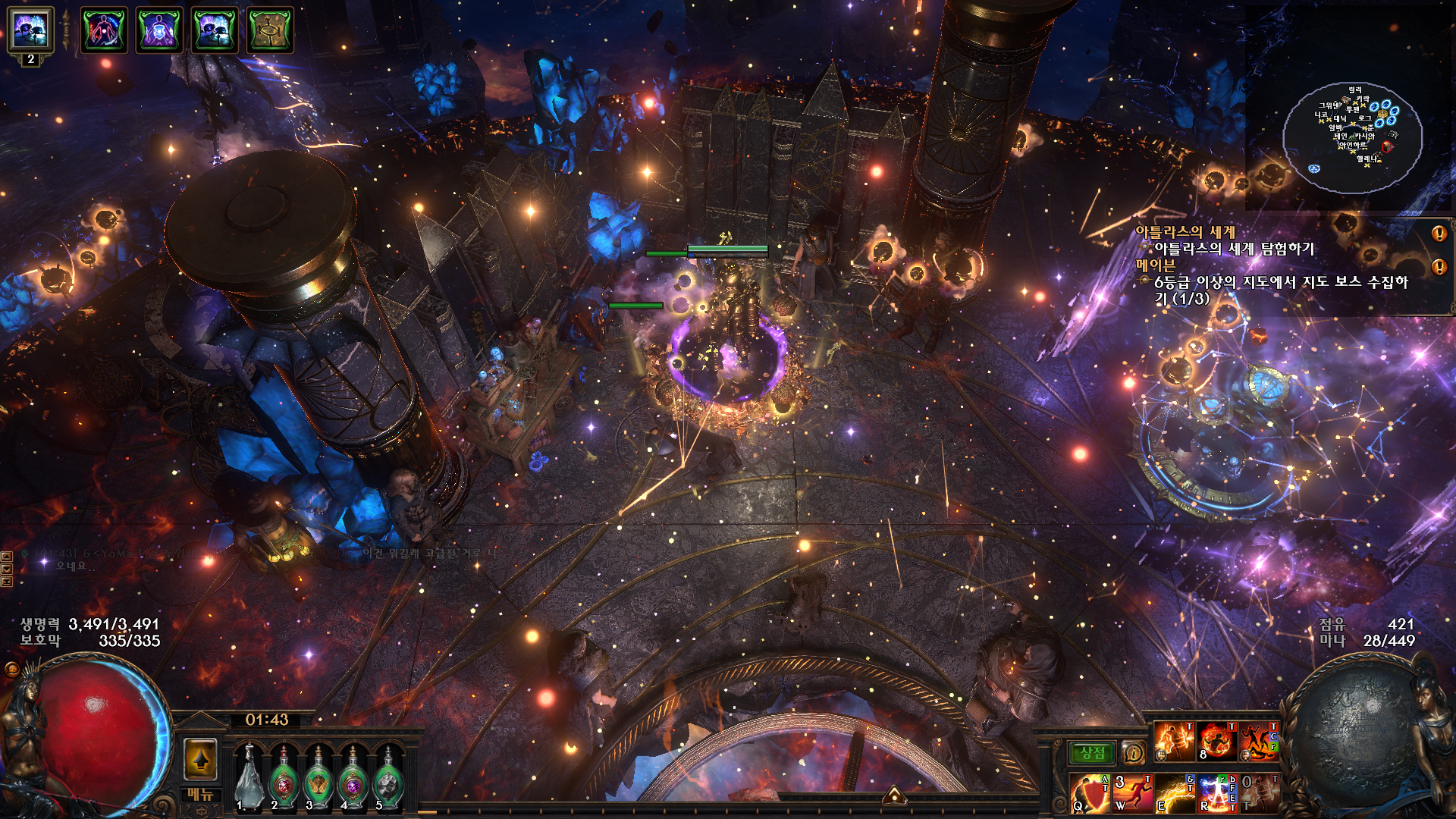Click the chat info speech-bubble icon

click(1133, 752)
